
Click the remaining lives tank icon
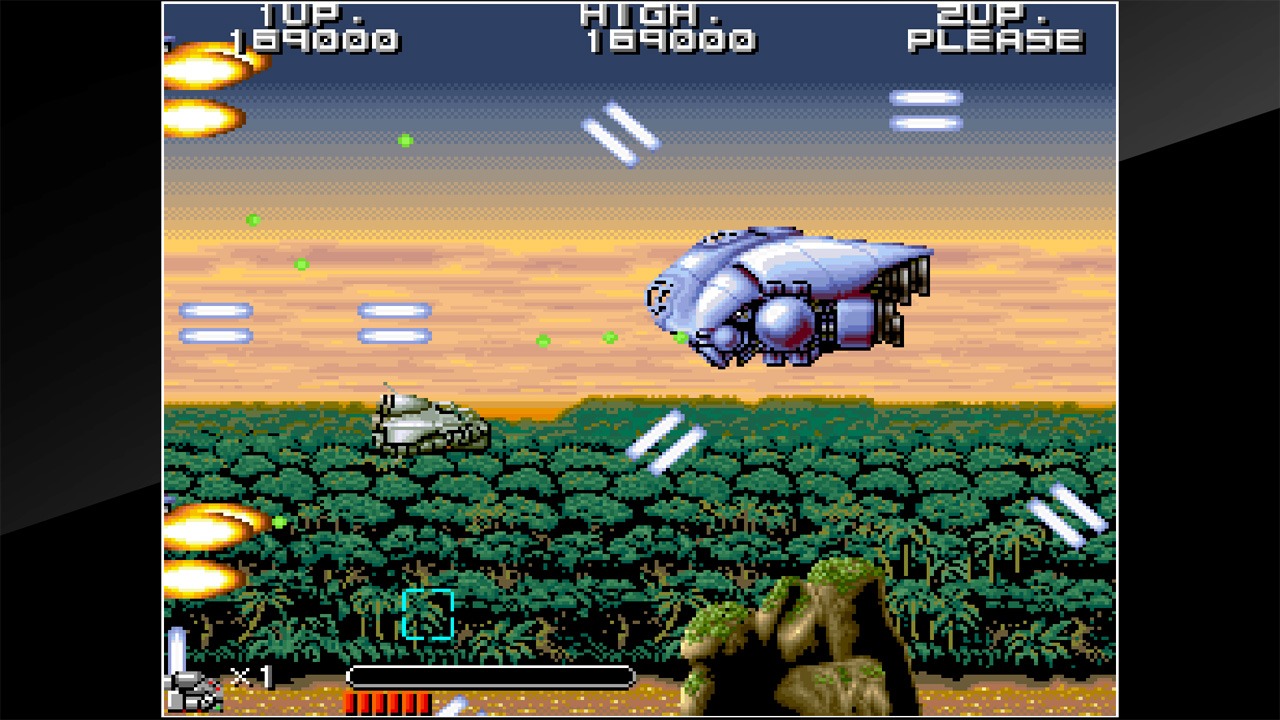(x=194, y=689)
